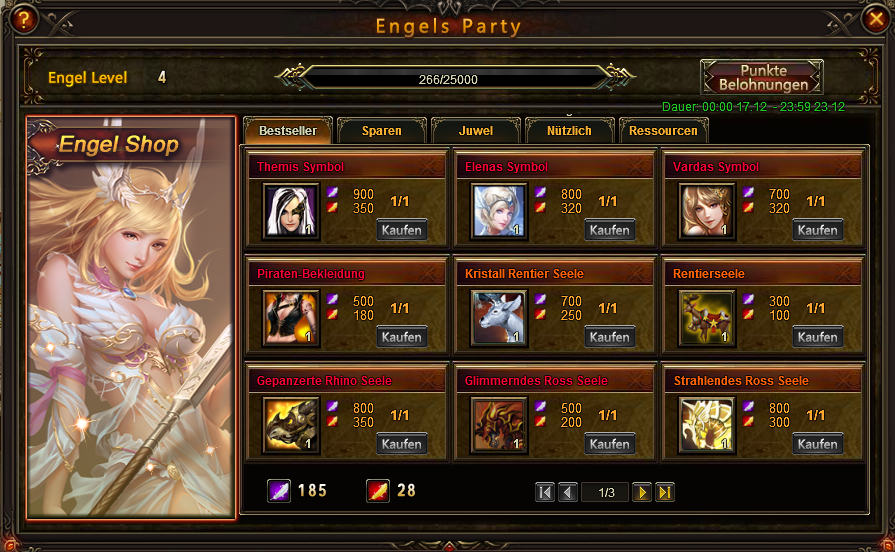
Task: Switch to the Juwel tab
Action: (475, 131)
